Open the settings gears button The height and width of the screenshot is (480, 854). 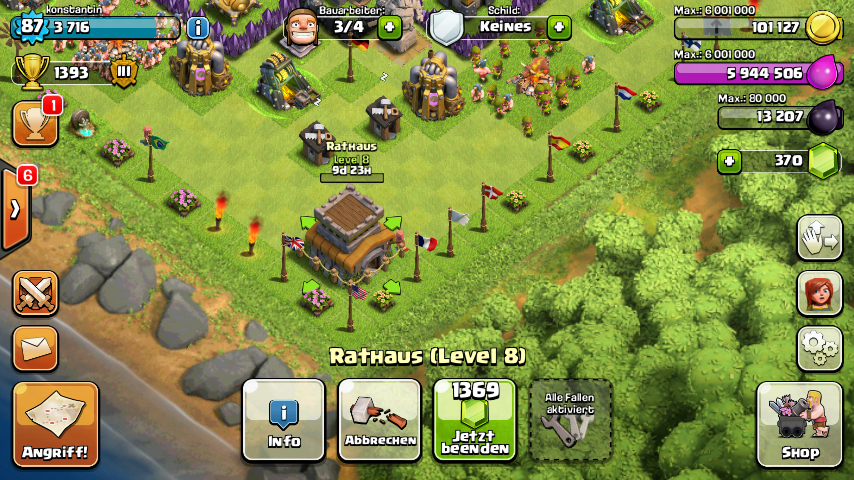tap(819, 348)
